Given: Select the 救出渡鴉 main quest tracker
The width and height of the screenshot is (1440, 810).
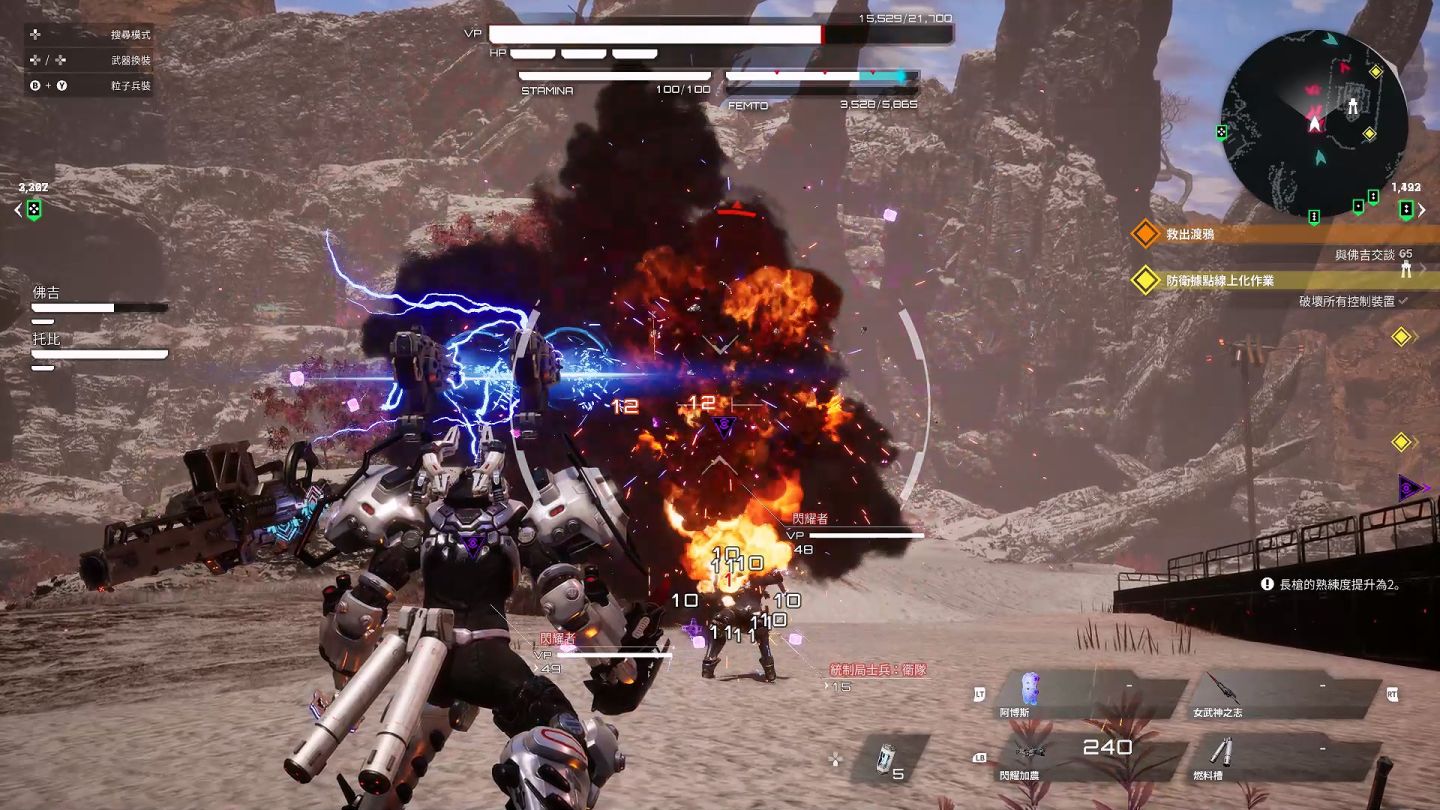Looking at the screenshot, I should point(1270,234).
